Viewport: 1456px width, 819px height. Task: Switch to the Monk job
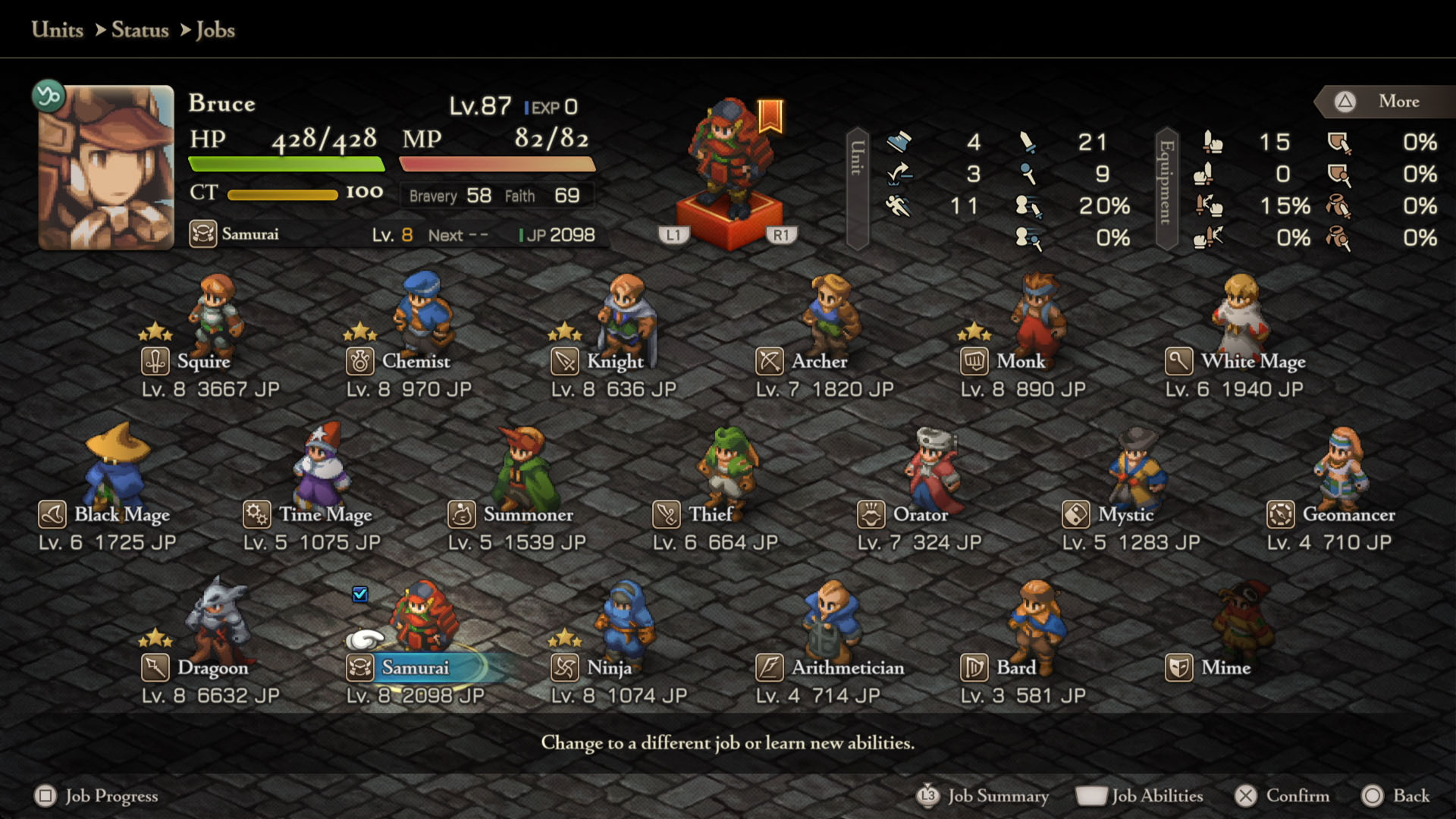(x=1020, y=362)
